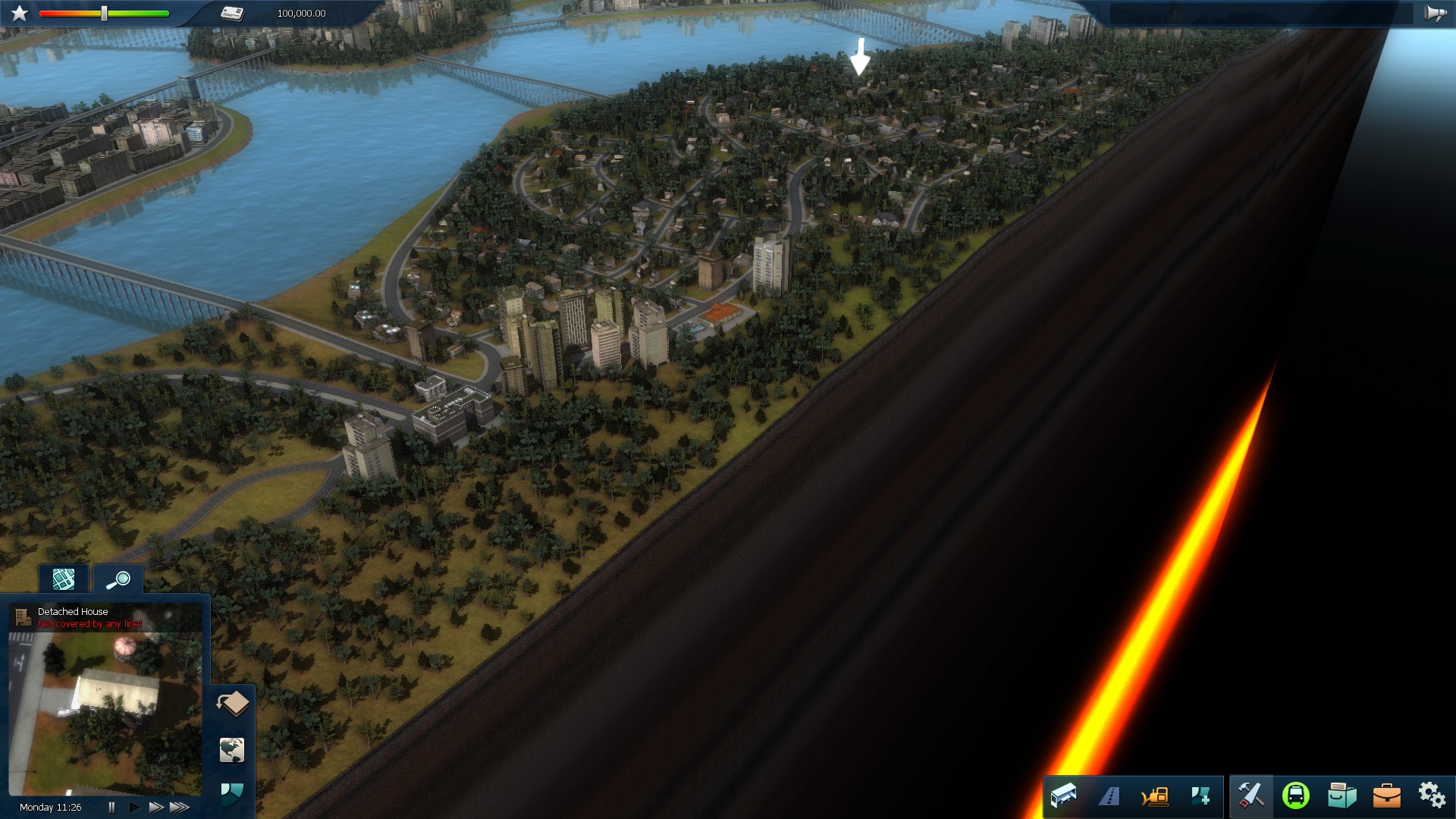Click the globe view icon
1456x819 pixels.
pos(233,750)
